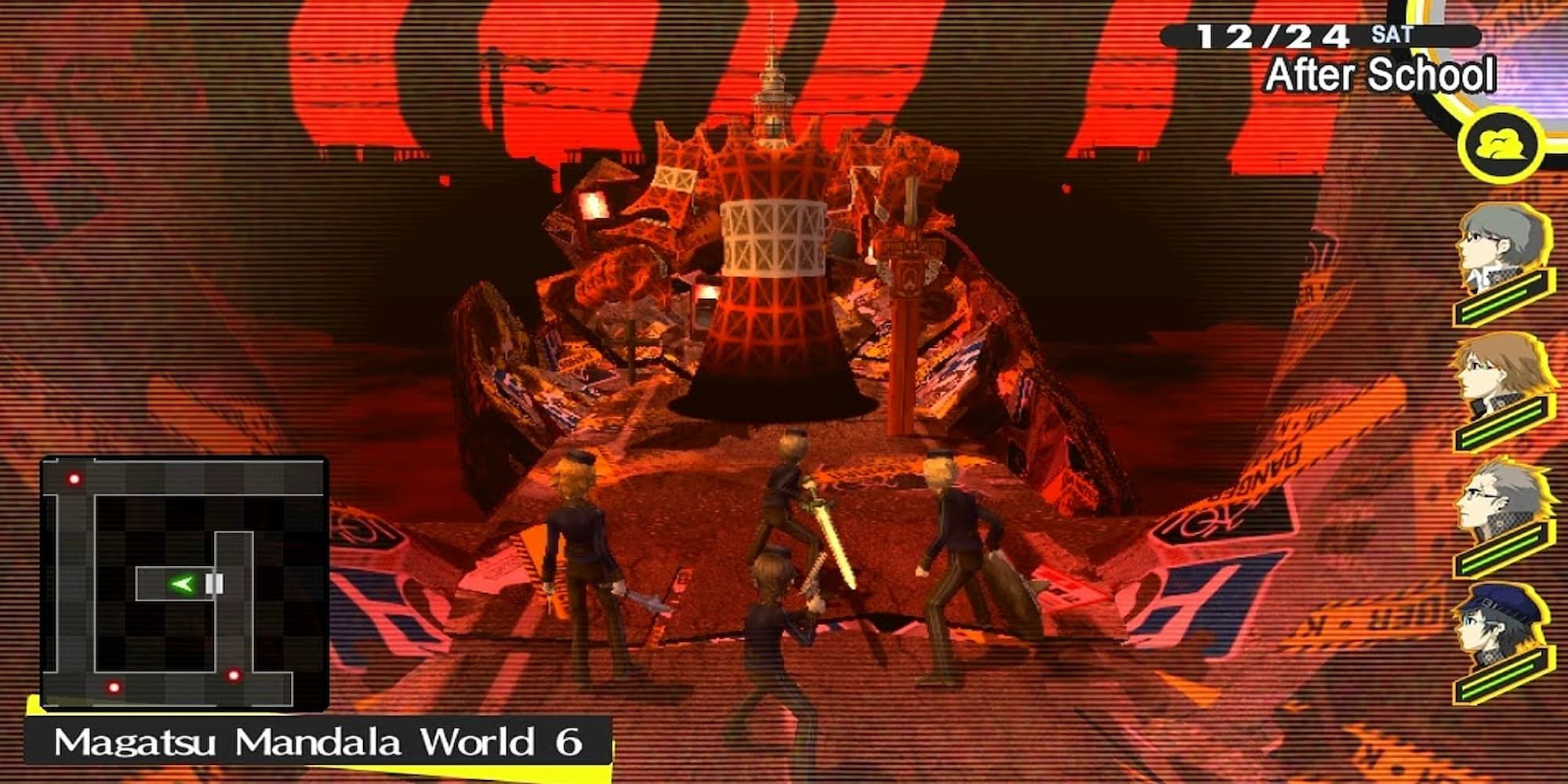Viewport: 1568px width, 784px height.
Task: Select the red dot near the minimap bottom edge
Action: click(114, 688)
